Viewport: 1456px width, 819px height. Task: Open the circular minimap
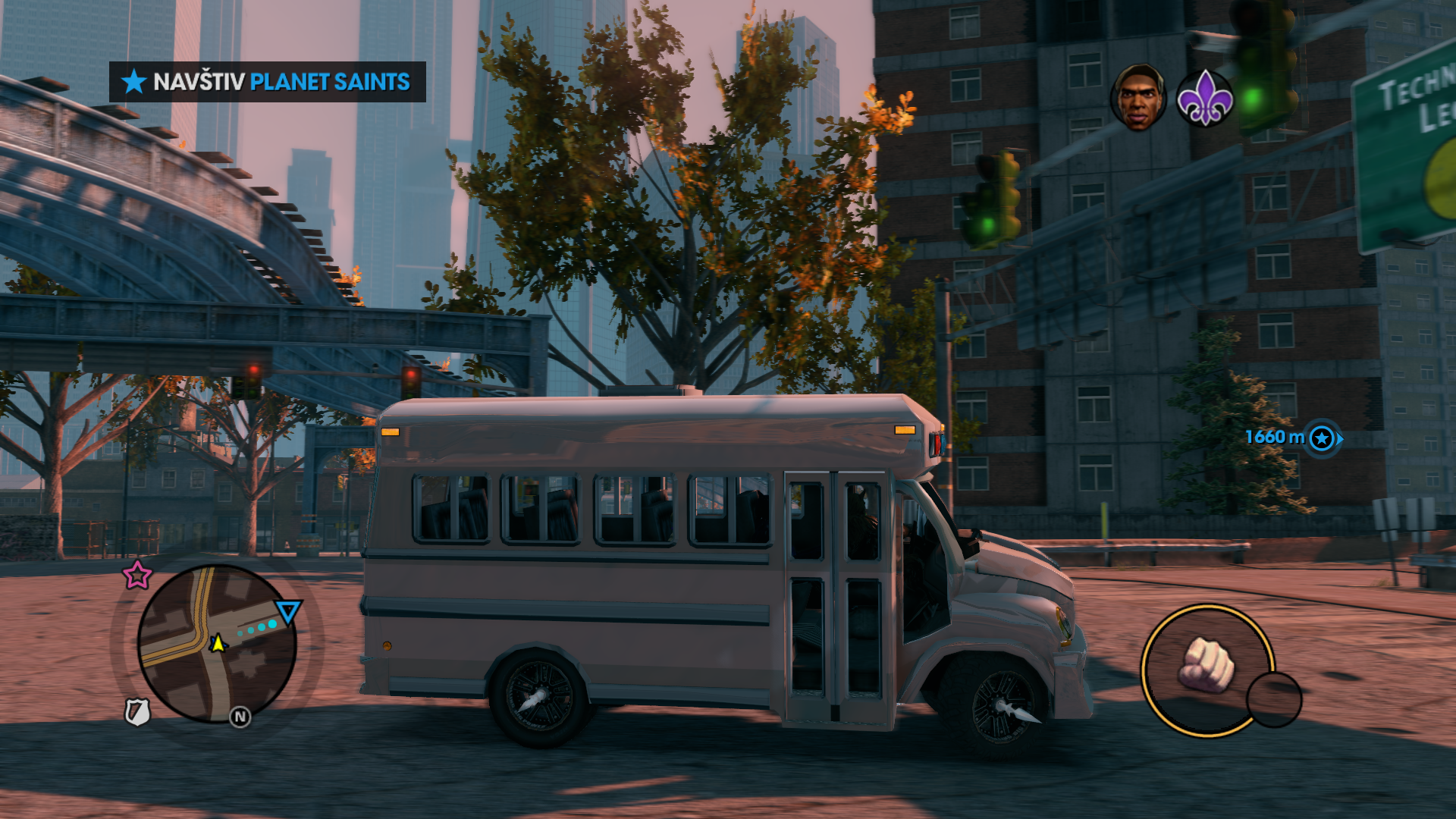(217, 643)
